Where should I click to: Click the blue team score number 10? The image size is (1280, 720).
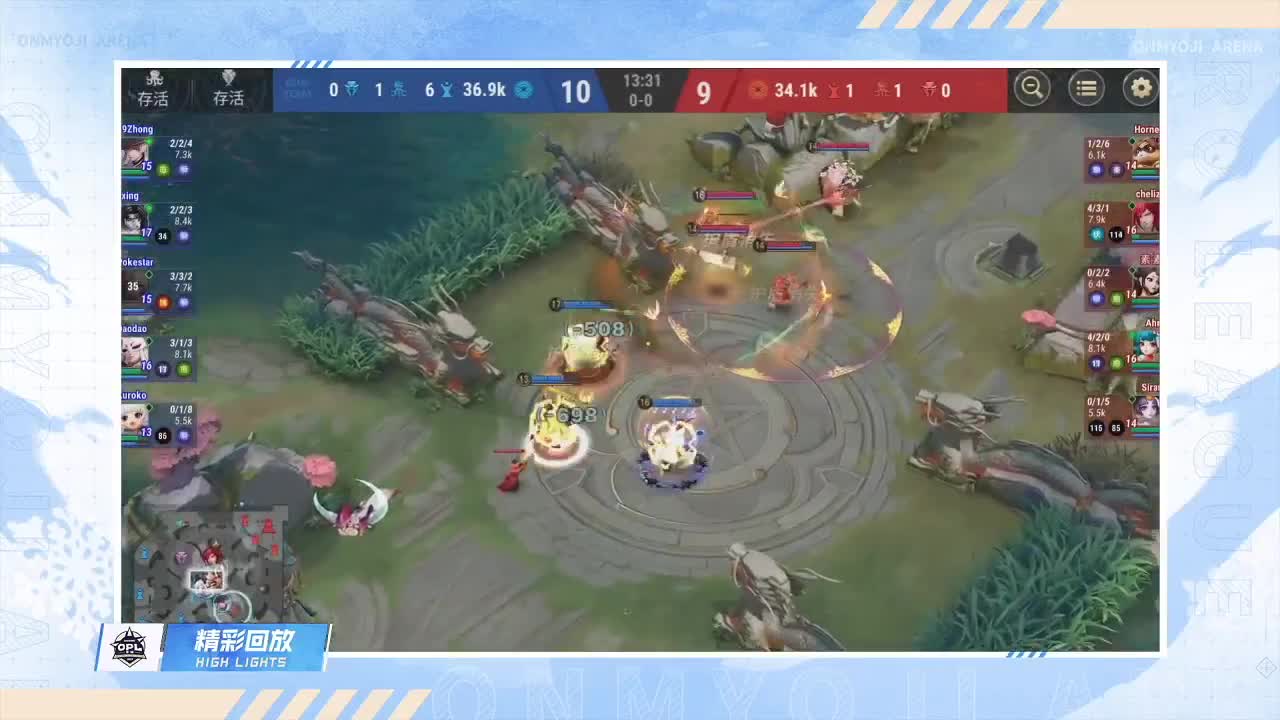(x=577, y=92)
